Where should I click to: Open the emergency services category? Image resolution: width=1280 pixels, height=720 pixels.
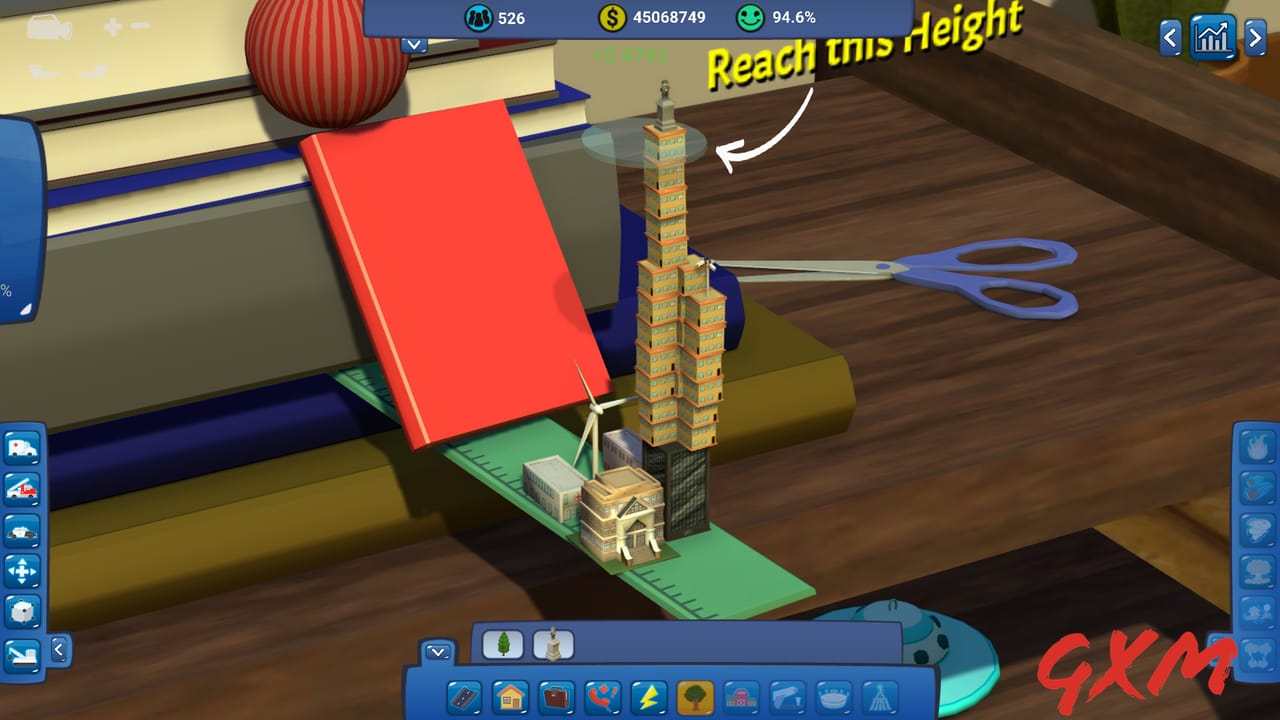coord(602,698)
